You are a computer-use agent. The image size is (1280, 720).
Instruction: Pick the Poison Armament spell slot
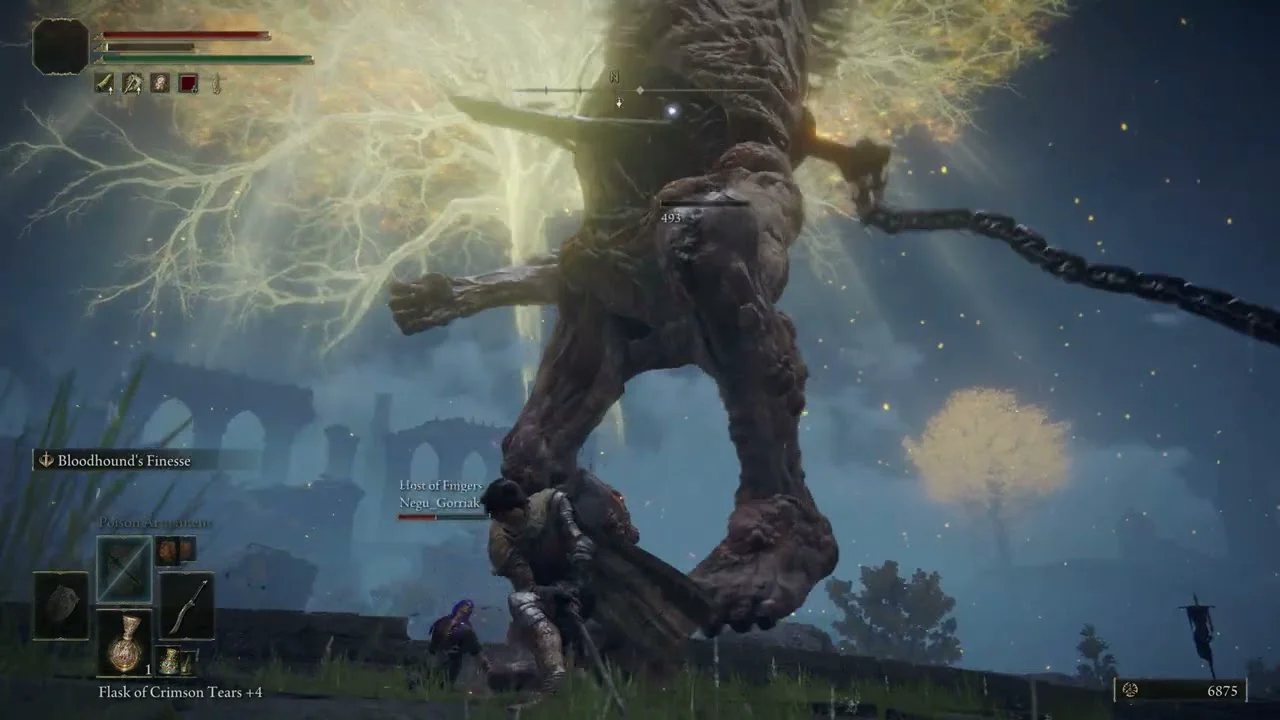(125, 569)
